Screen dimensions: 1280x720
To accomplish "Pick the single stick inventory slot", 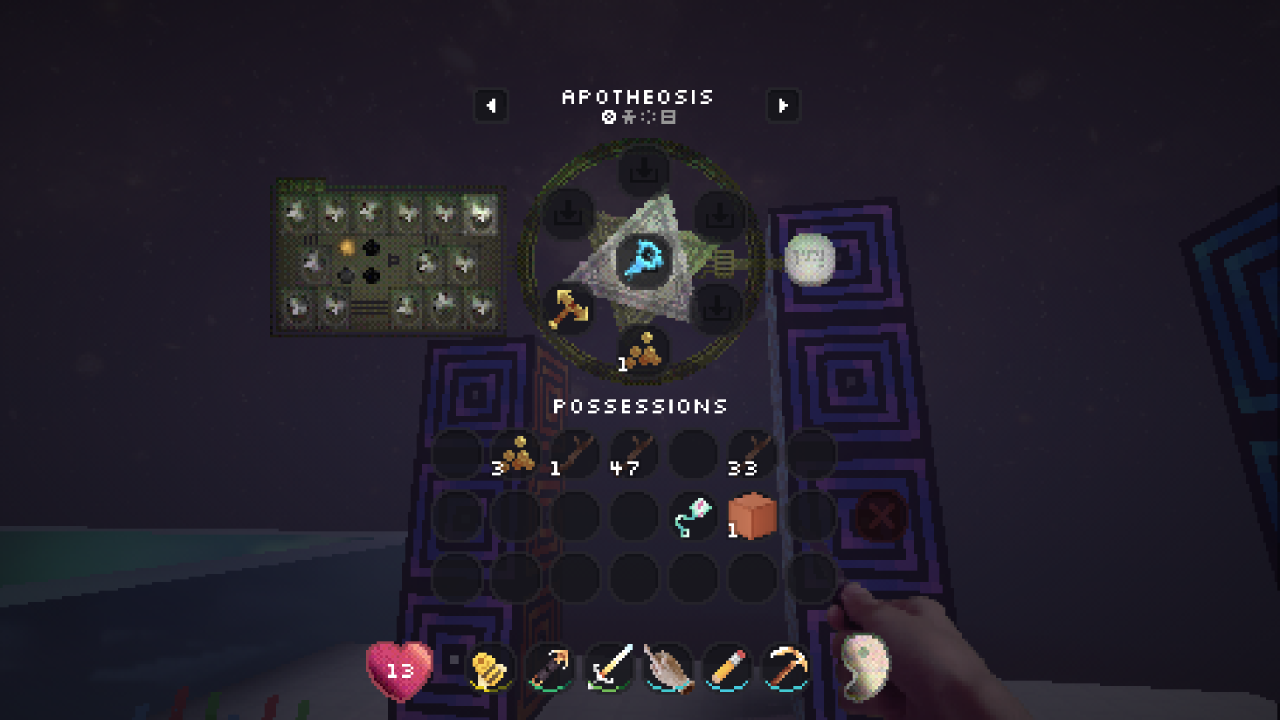I will pos(575,455).
